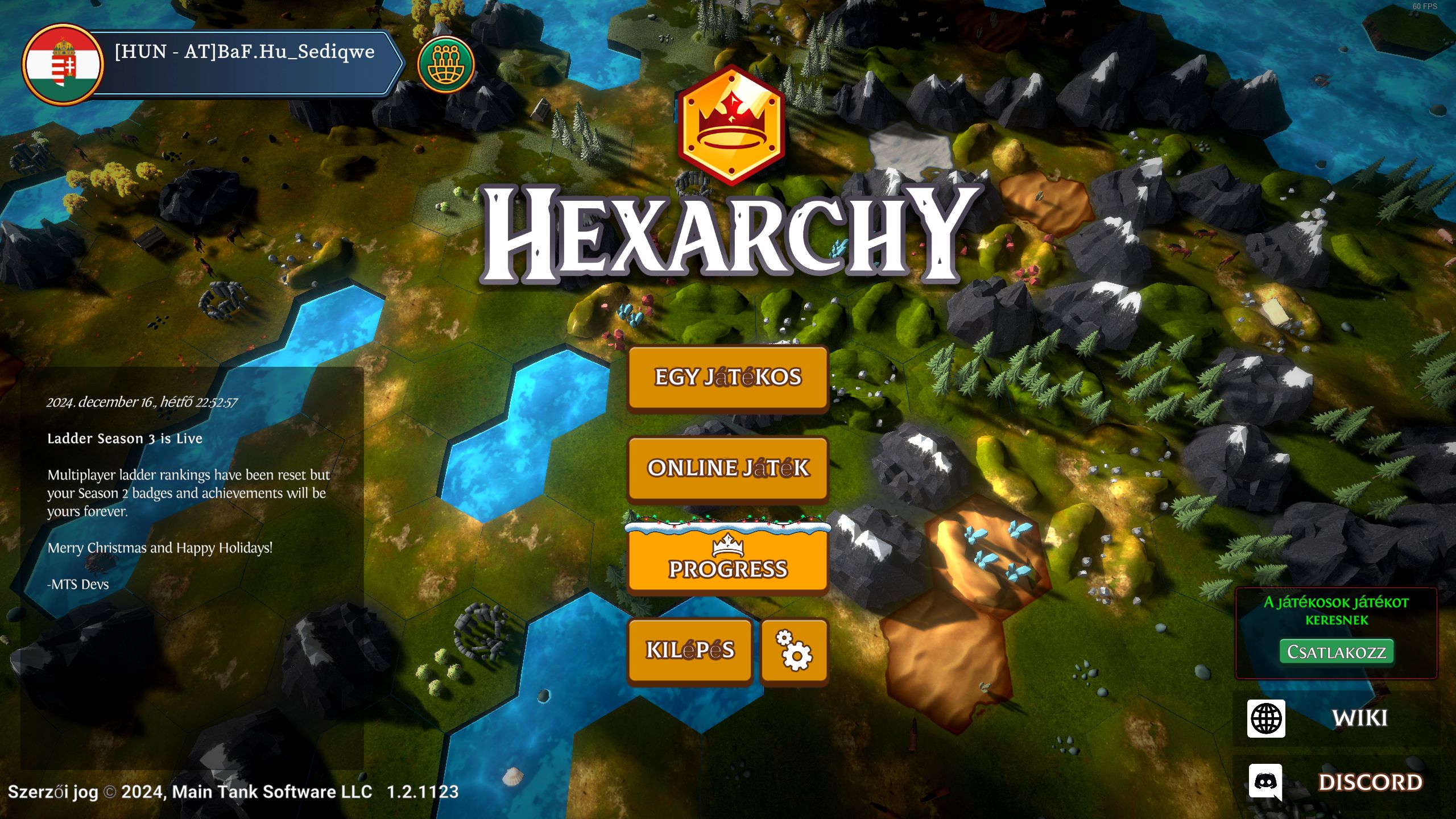Screen dimensions: 1456x819
Task: Open the Online Játék menu
Action: tap(727, 469)
